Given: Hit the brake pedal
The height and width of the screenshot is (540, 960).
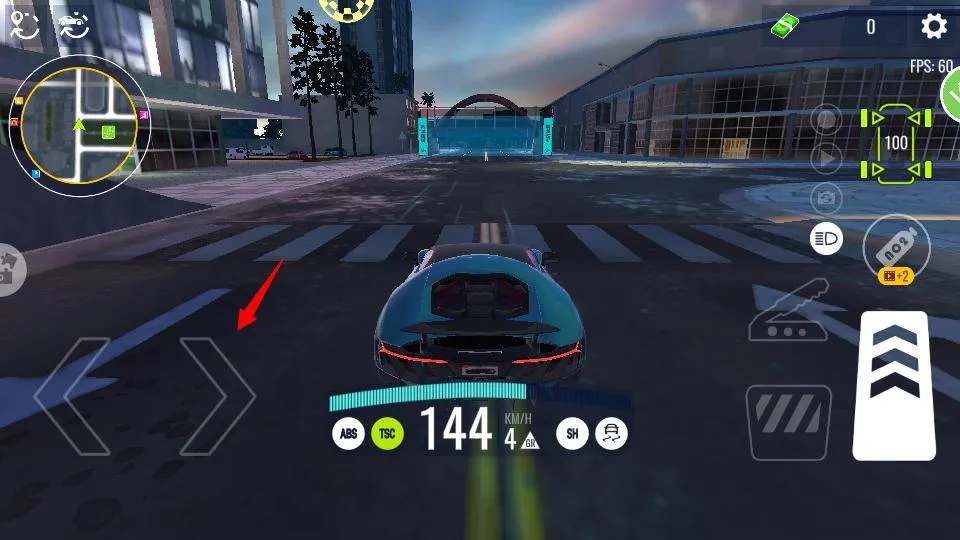Looking at the screenshot, I should pos(788,421).
